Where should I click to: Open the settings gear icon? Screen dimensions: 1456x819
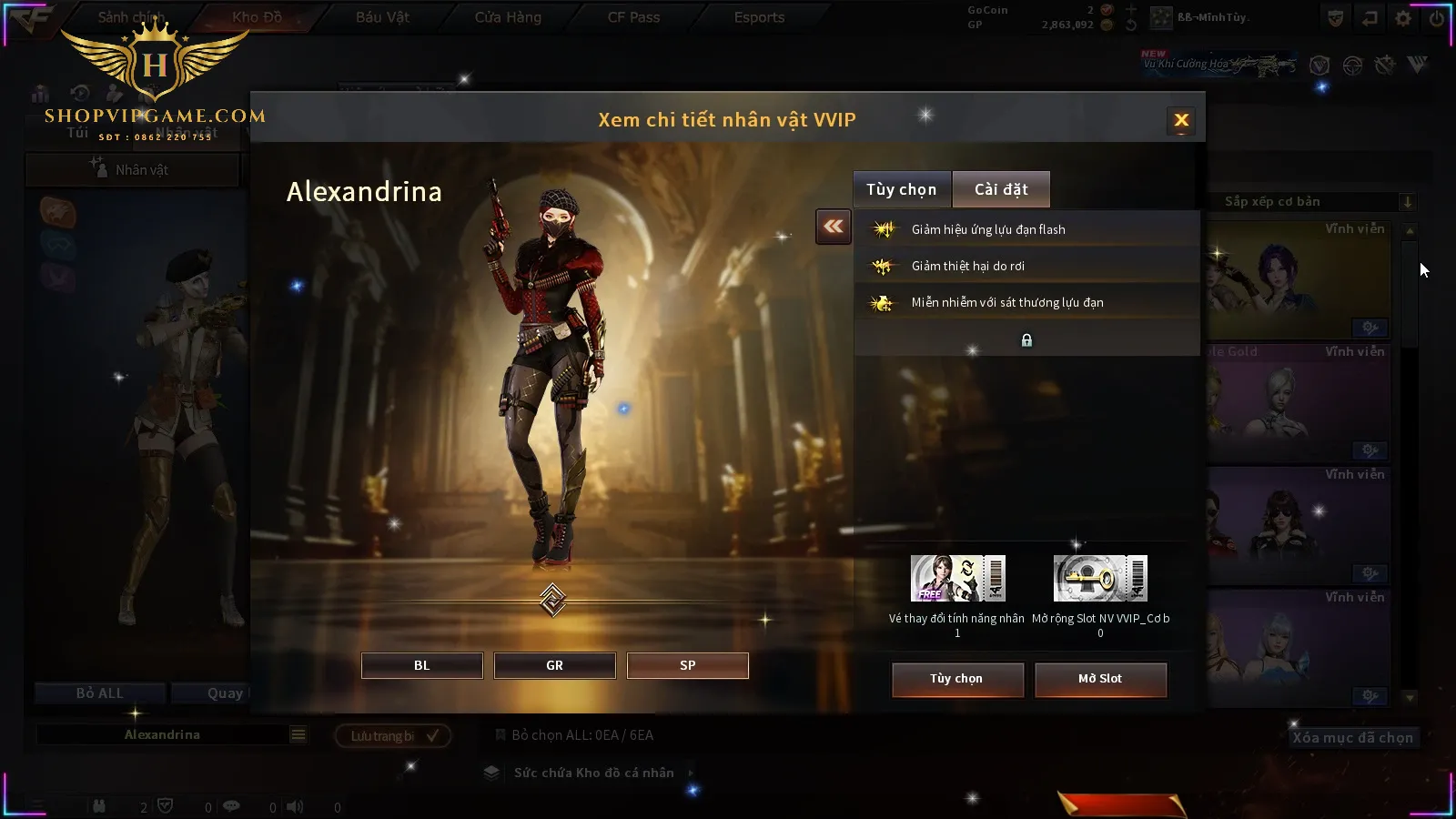[x=1403, y=18]
